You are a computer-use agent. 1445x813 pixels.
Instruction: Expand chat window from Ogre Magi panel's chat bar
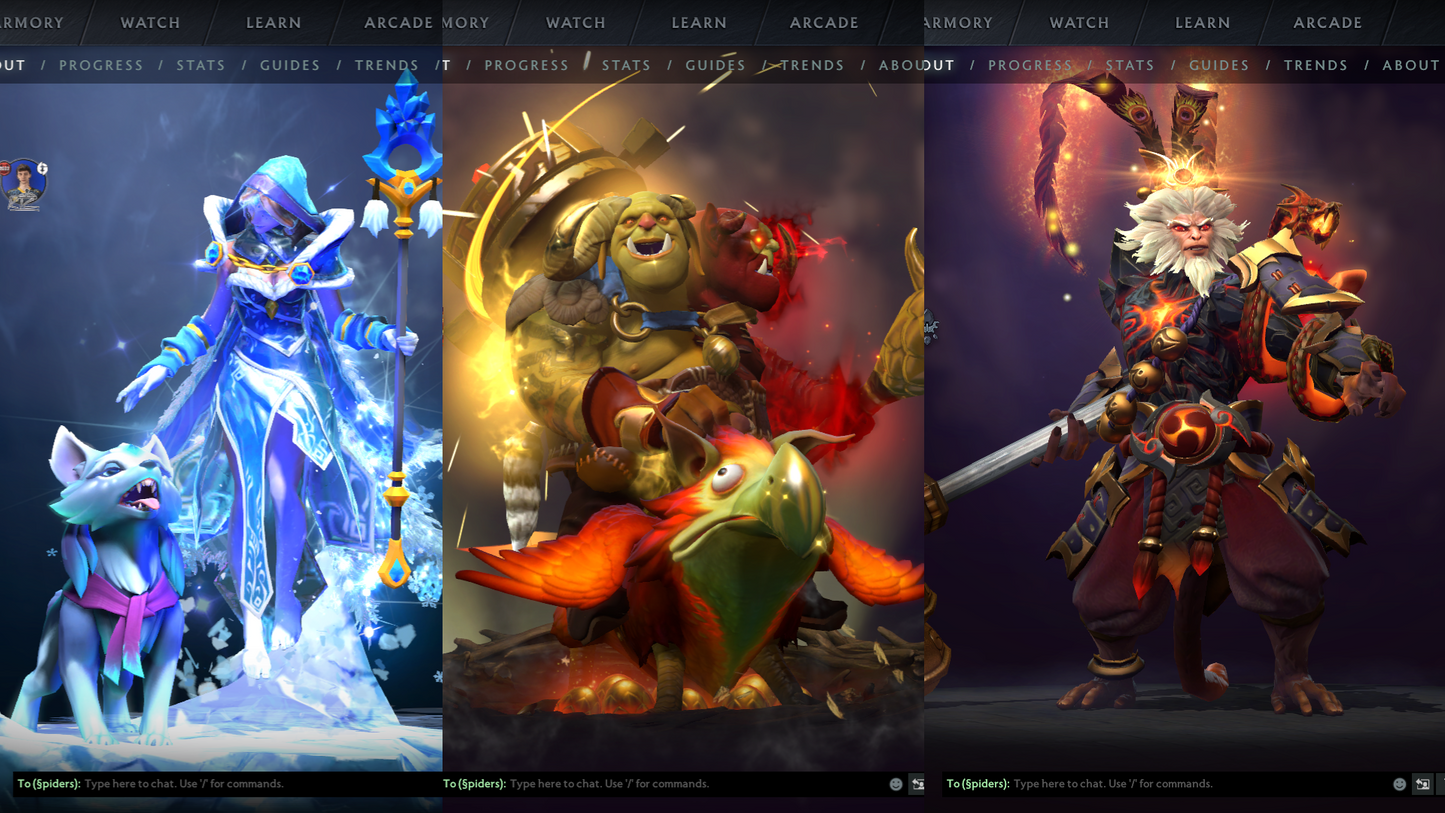click(x=917, y=784)
